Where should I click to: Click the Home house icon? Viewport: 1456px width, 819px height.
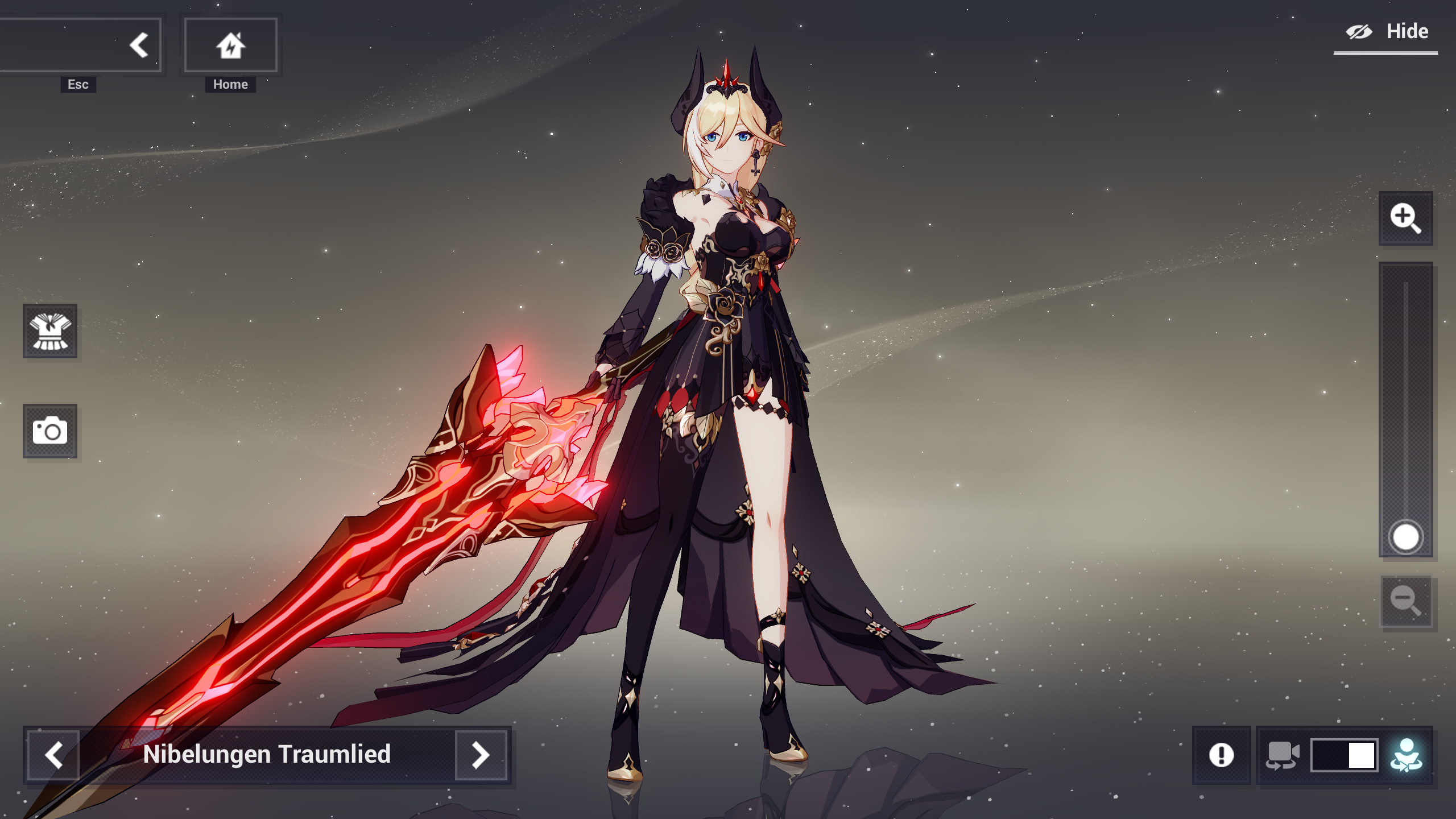pyautogui.click(x=229, y=44)
